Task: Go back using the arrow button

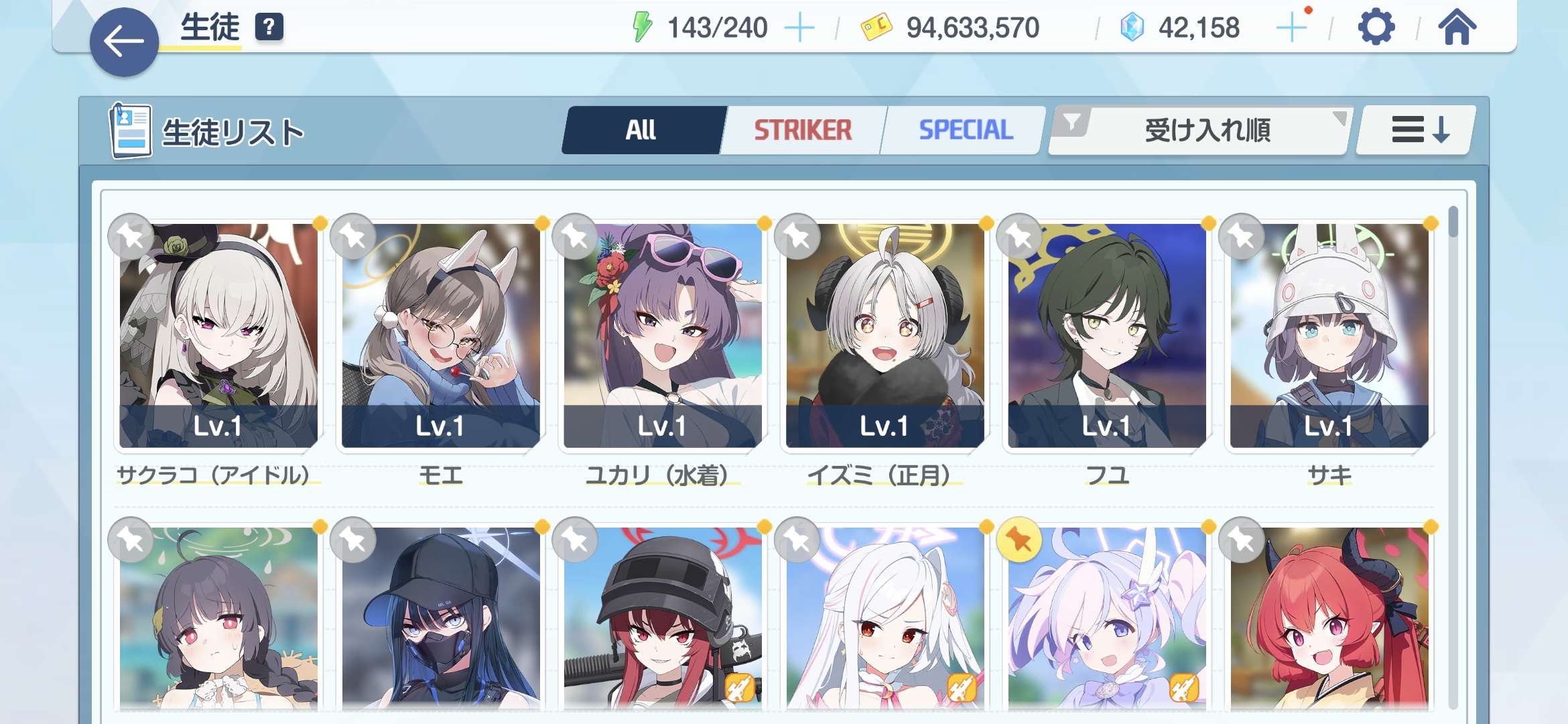Action: (124, 42)
